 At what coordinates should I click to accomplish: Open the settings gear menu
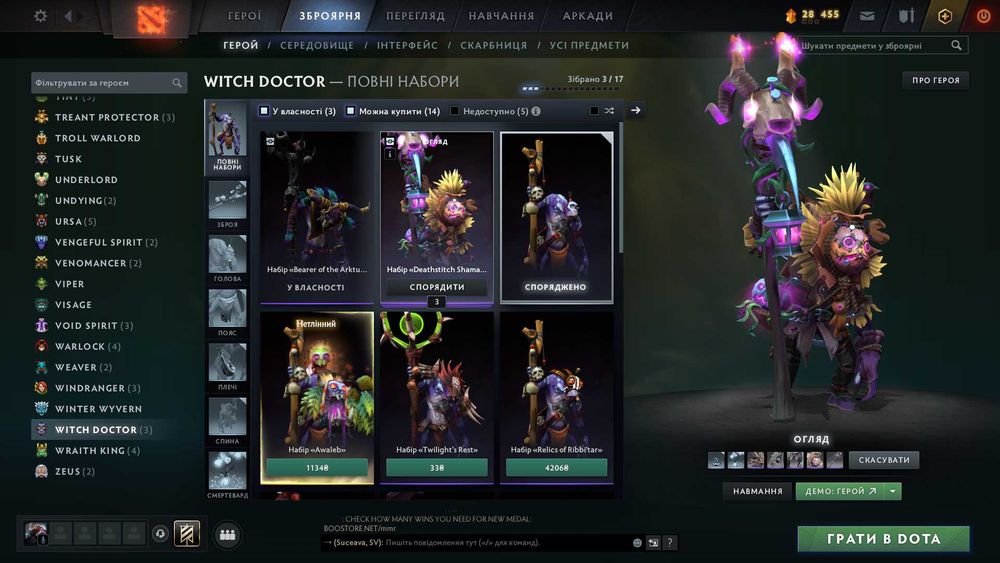click(41, 16)
